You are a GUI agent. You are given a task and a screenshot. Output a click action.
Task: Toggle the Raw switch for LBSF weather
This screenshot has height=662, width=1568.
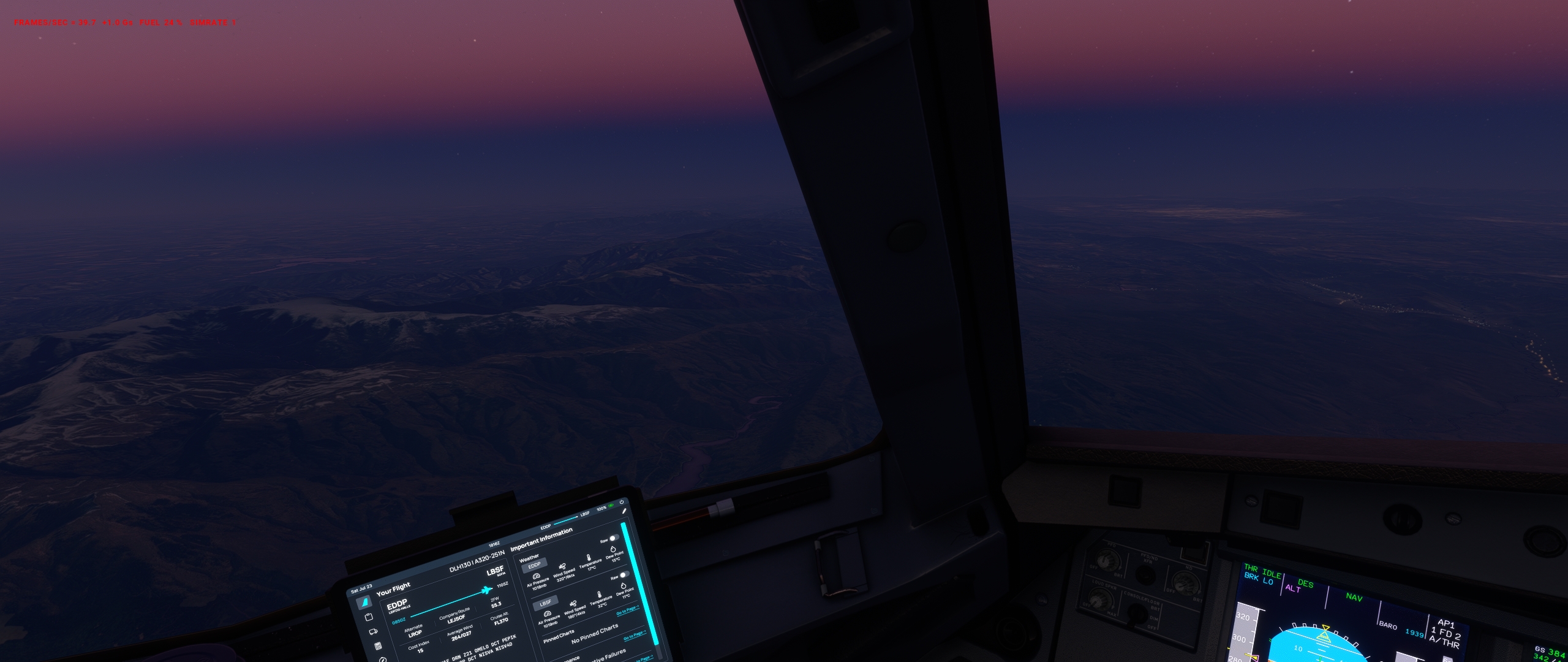click(x=624, y=575)
